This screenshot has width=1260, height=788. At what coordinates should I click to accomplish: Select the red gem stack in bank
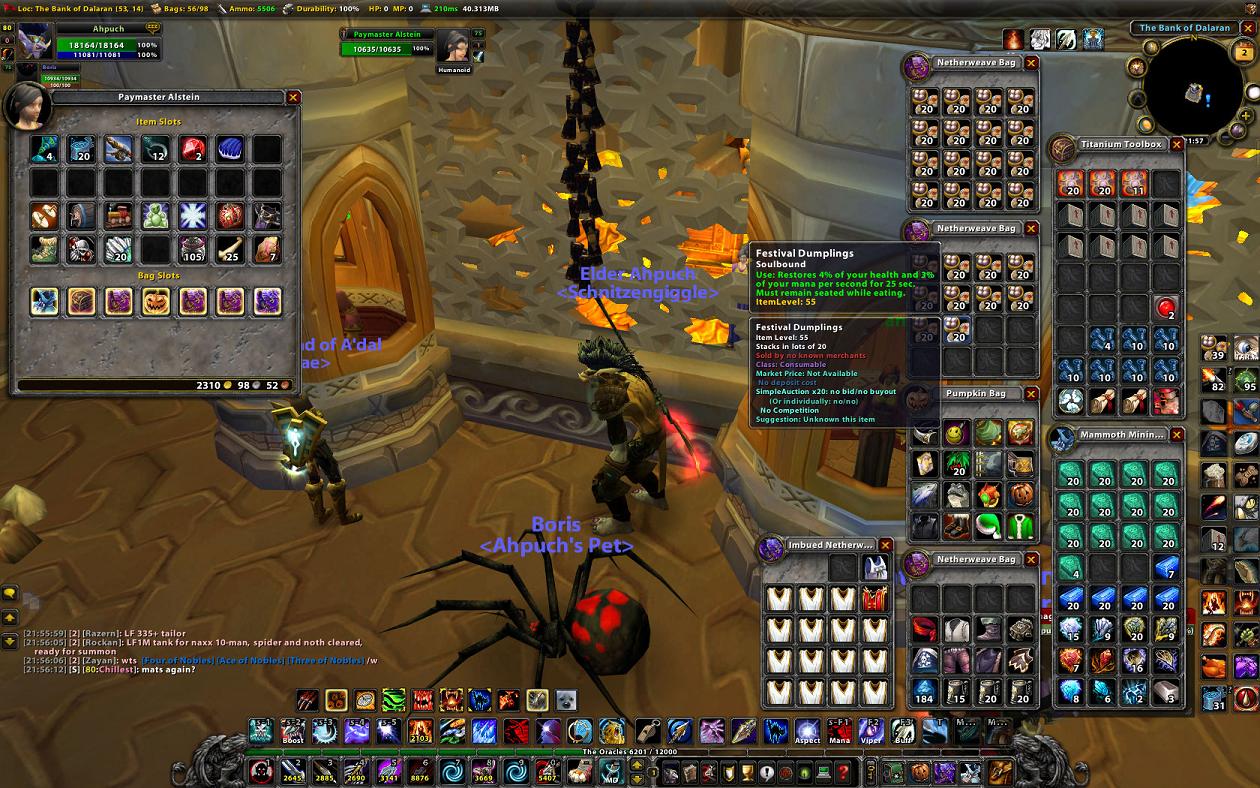pyautogui.click(x=192, y=150)
